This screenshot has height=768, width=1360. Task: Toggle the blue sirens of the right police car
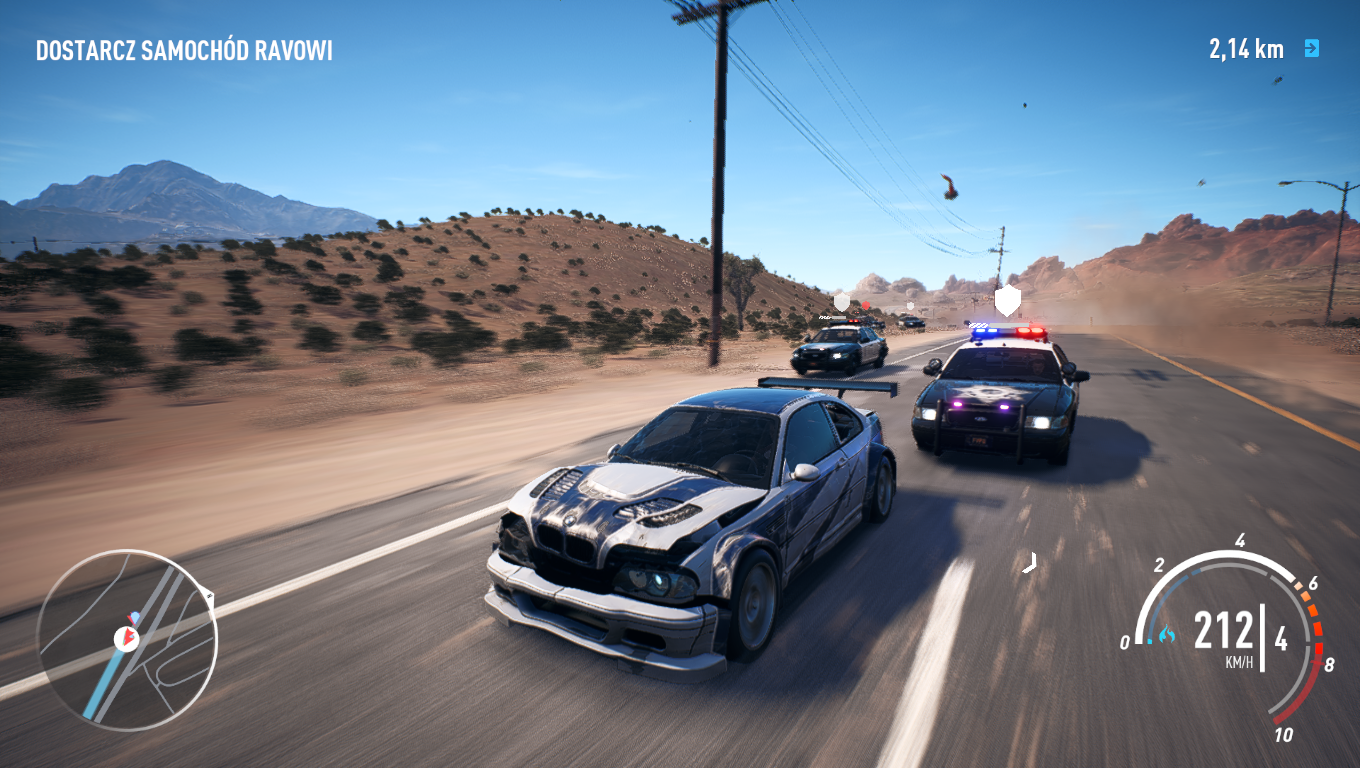[986, 331]
